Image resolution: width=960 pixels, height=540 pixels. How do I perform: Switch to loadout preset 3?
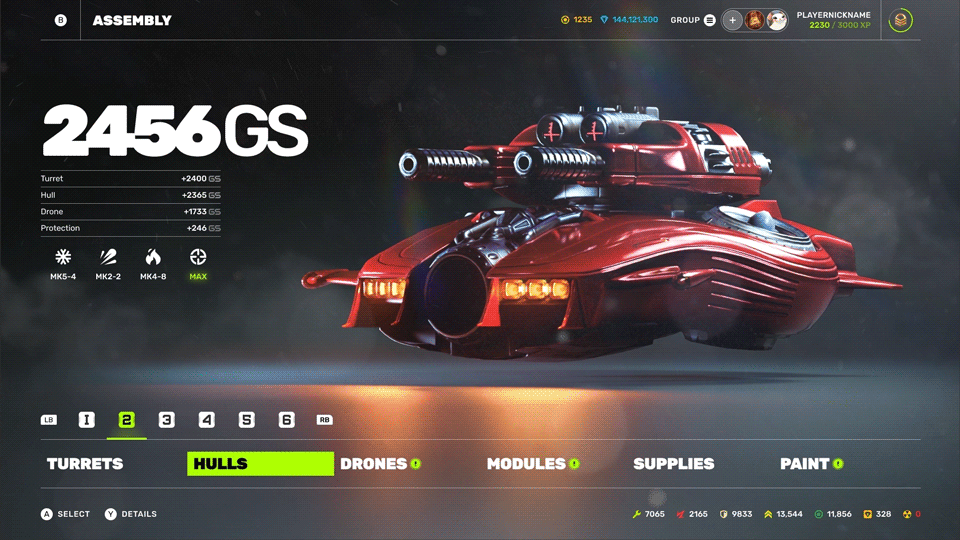(x=167, y=420)
